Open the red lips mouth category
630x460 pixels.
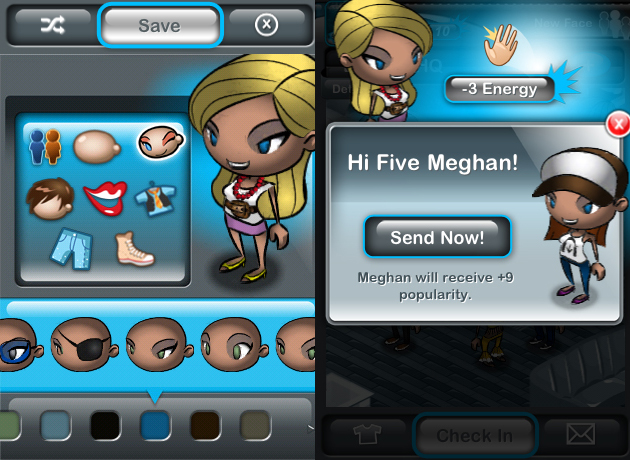pos(105,197)
